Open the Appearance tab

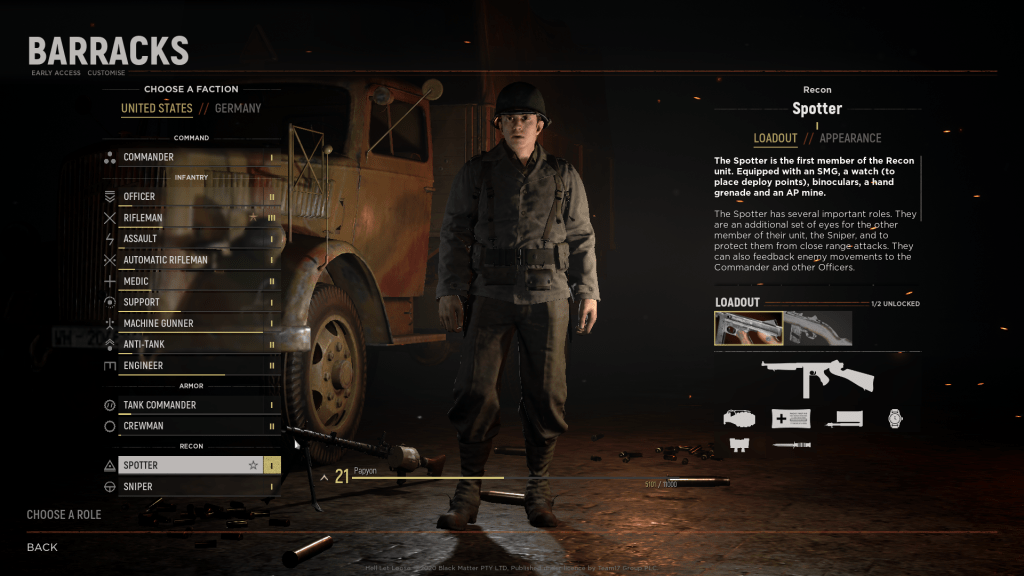coord(850,138)
